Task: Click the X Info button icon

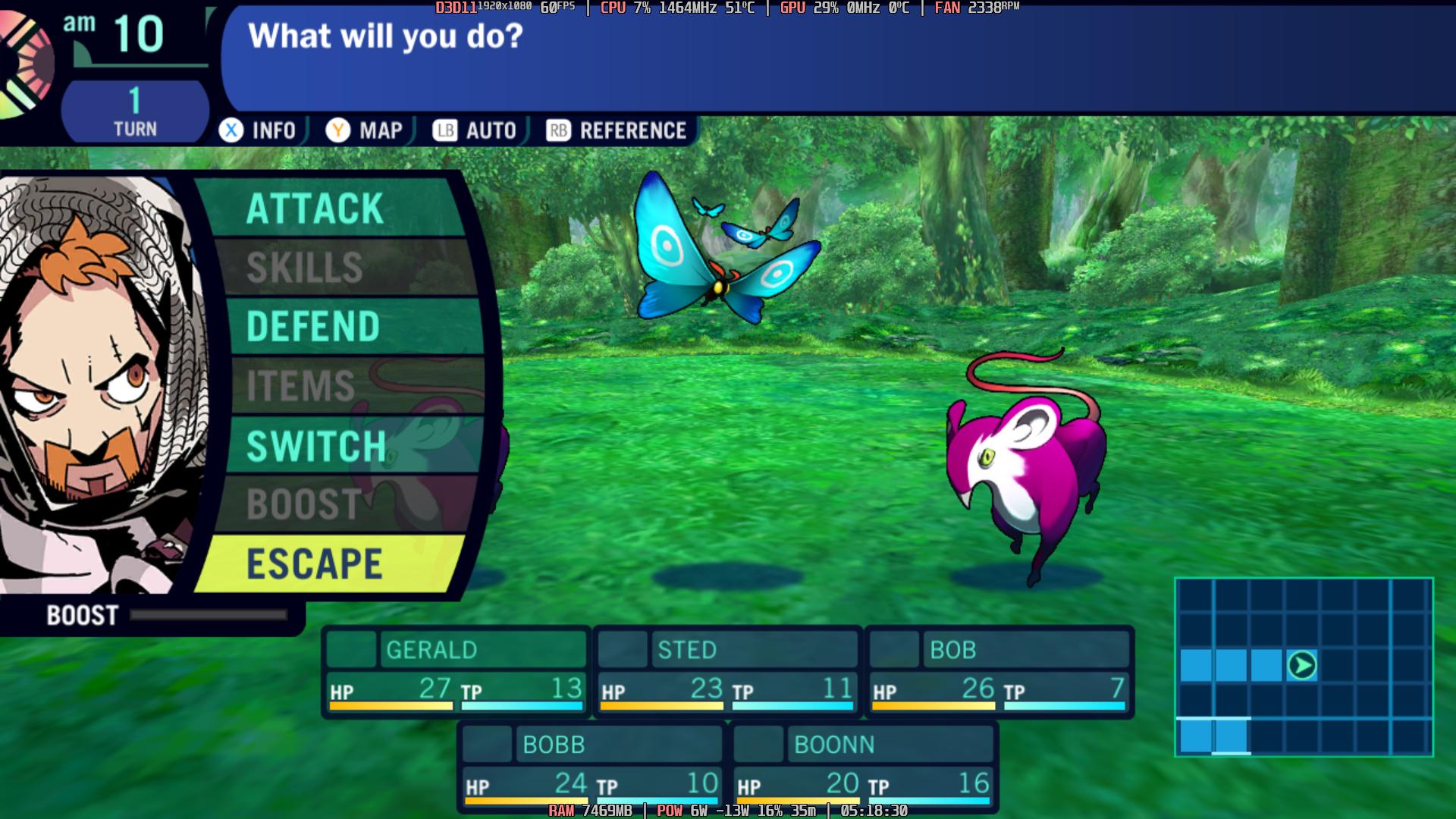Action: 231,130
